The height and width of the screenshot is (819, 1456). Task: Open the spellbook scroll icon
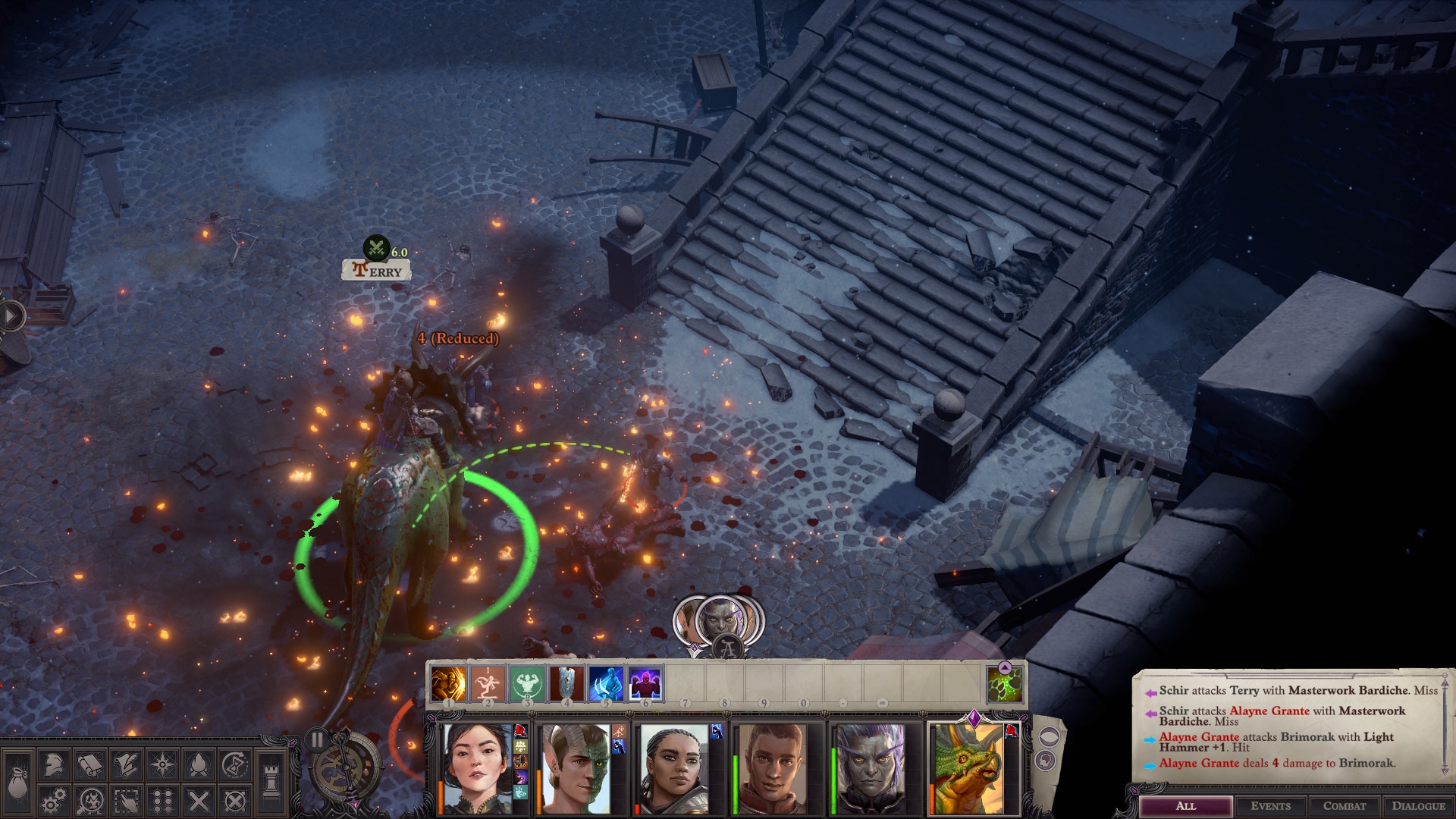[x=89, y=765]
